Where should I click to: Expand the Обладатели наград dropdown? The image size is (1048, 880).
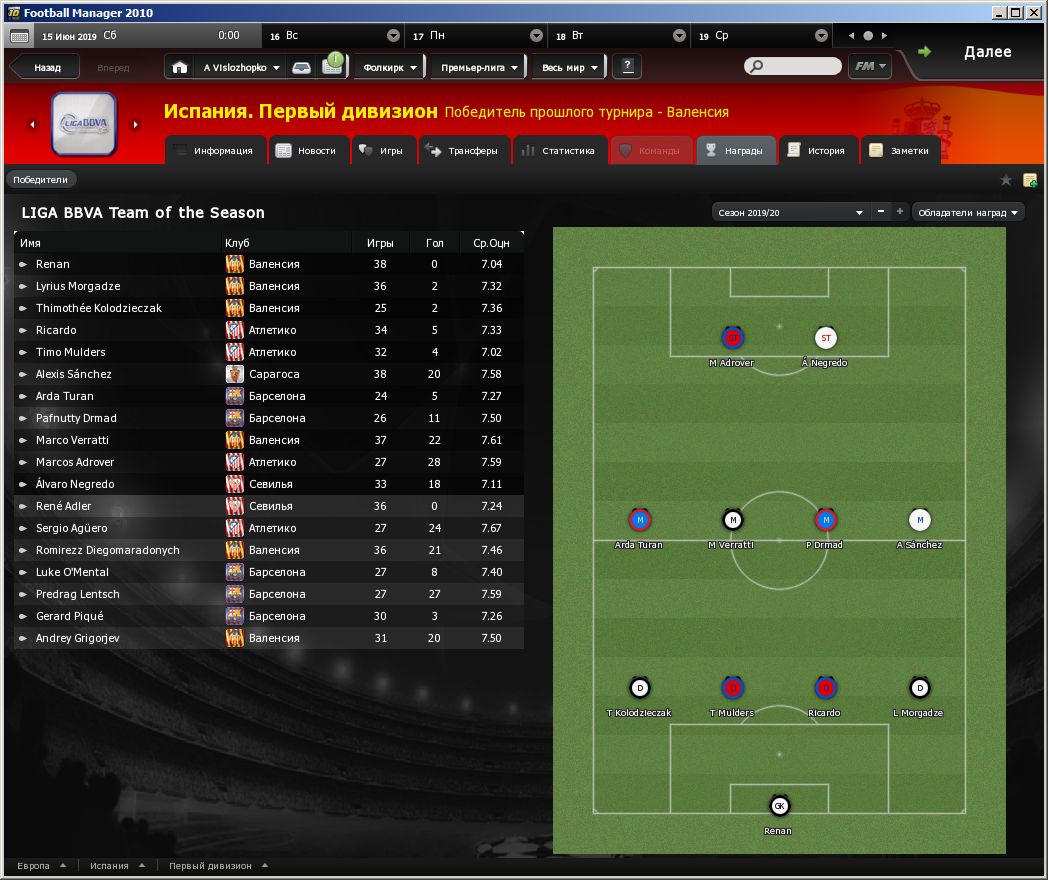point(968,212)
